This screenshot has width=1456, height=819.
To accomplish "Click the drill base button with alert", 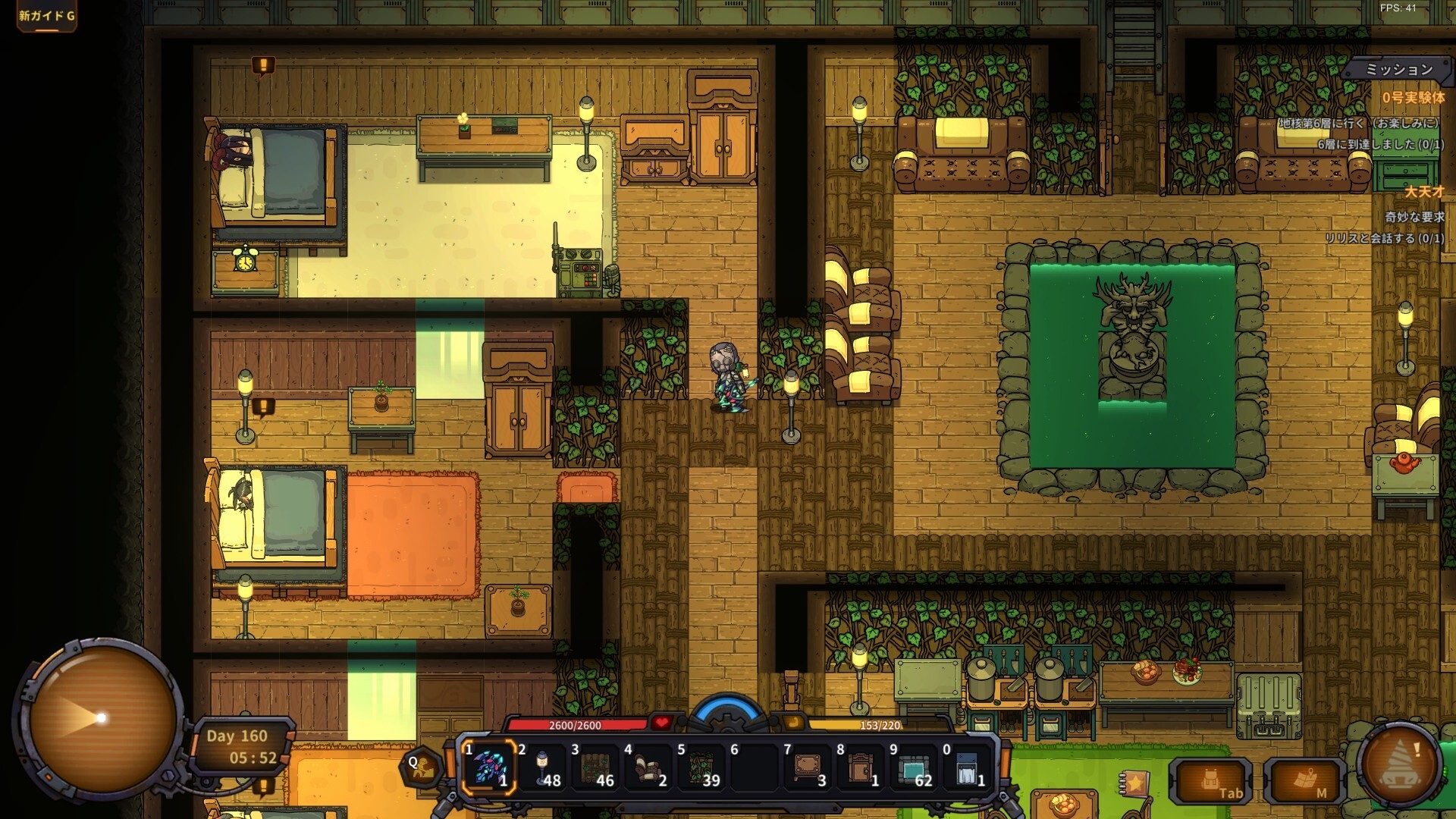I will tap(1400, 766).
